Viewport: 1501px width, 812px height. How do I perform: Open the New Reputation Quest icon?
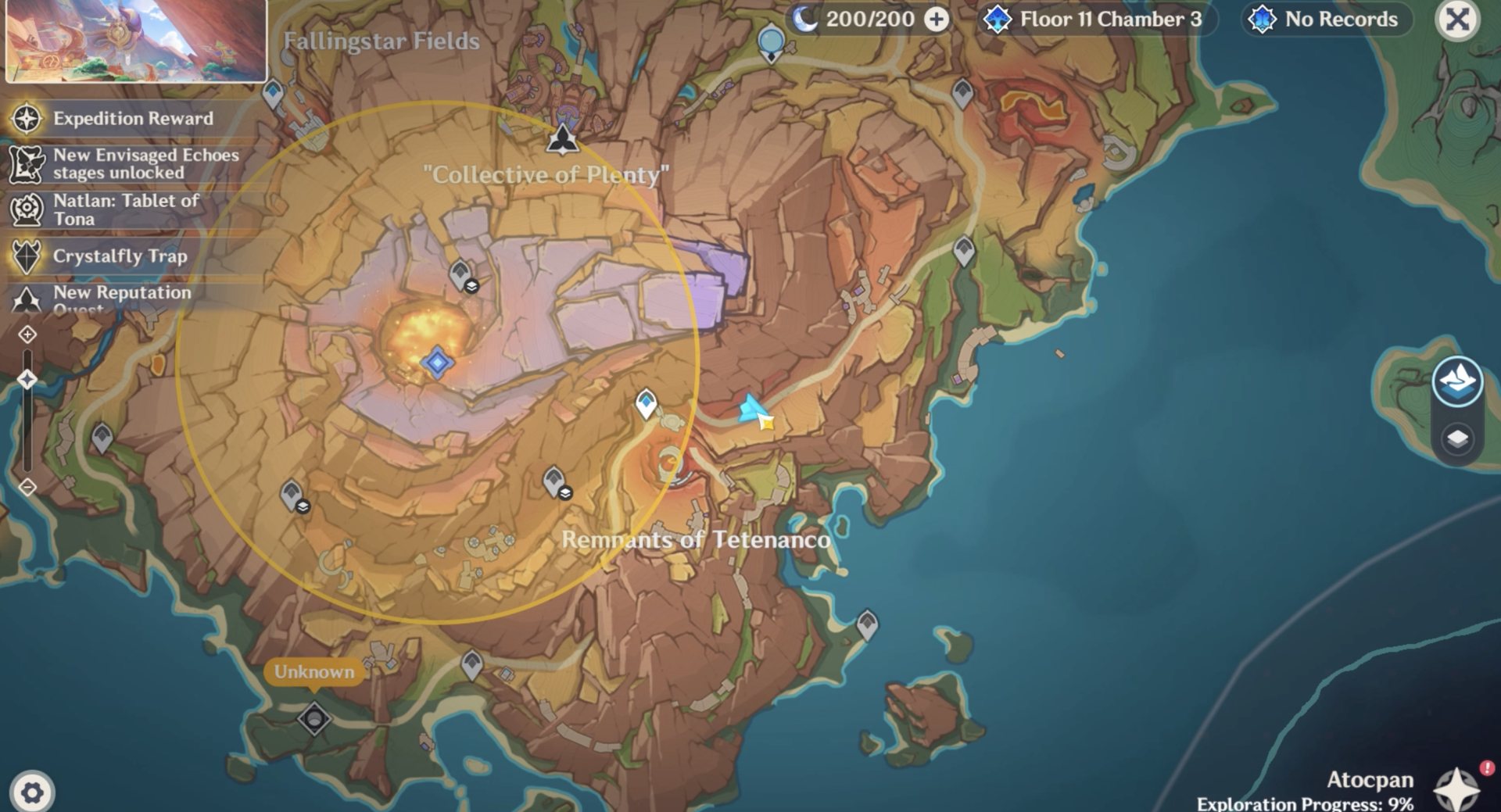pyautogui.click(x=26, y=298)
